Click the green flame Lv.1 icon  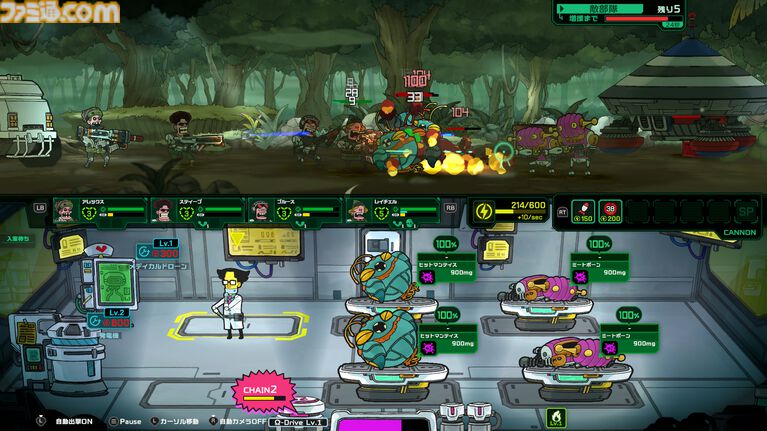551,415
